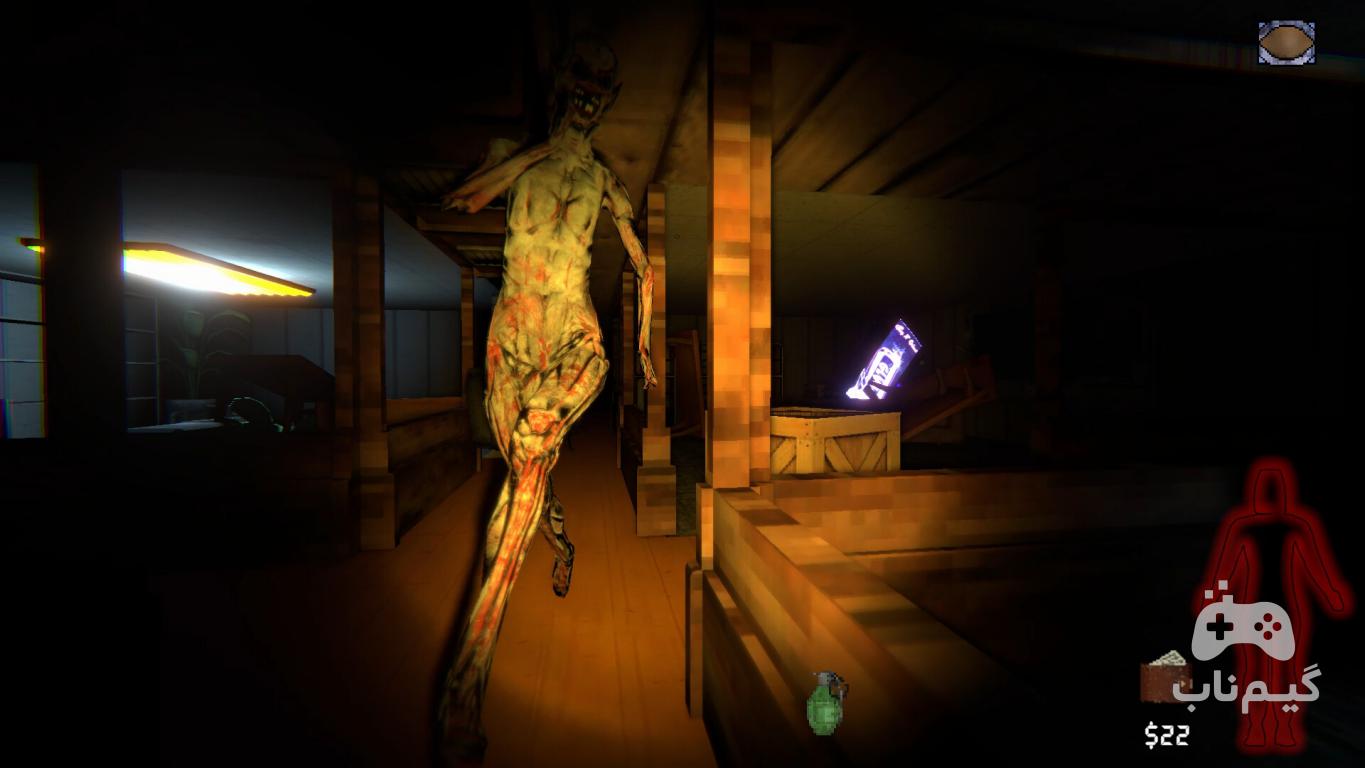The height and width of the screenshot is (768, 1365).
Task: Select the green grenade item icon
Action: tap(824, 703)
